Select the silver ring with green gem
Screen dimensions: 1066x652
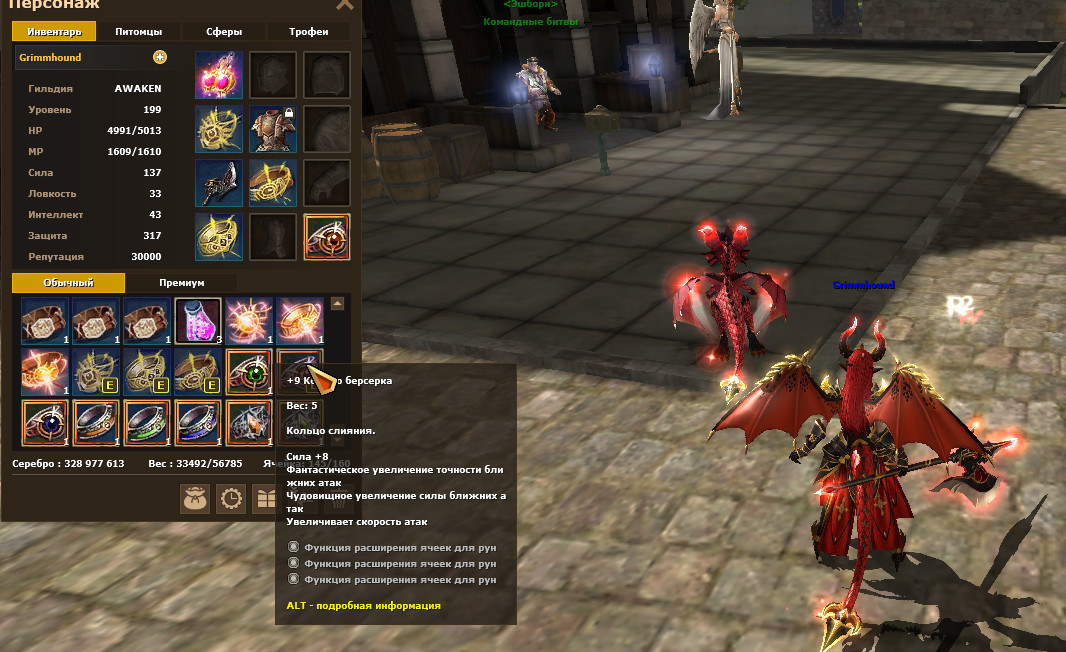pos(146,422)
